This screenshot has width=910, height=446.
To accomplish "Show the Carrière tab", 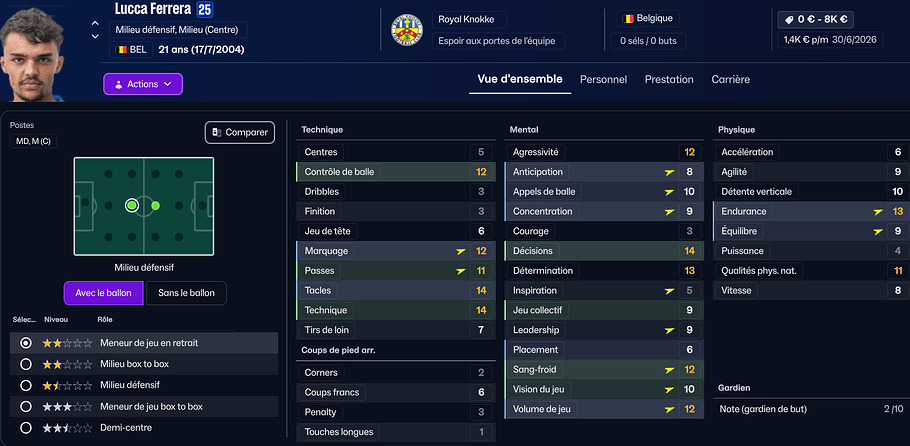I will (730, 80).
